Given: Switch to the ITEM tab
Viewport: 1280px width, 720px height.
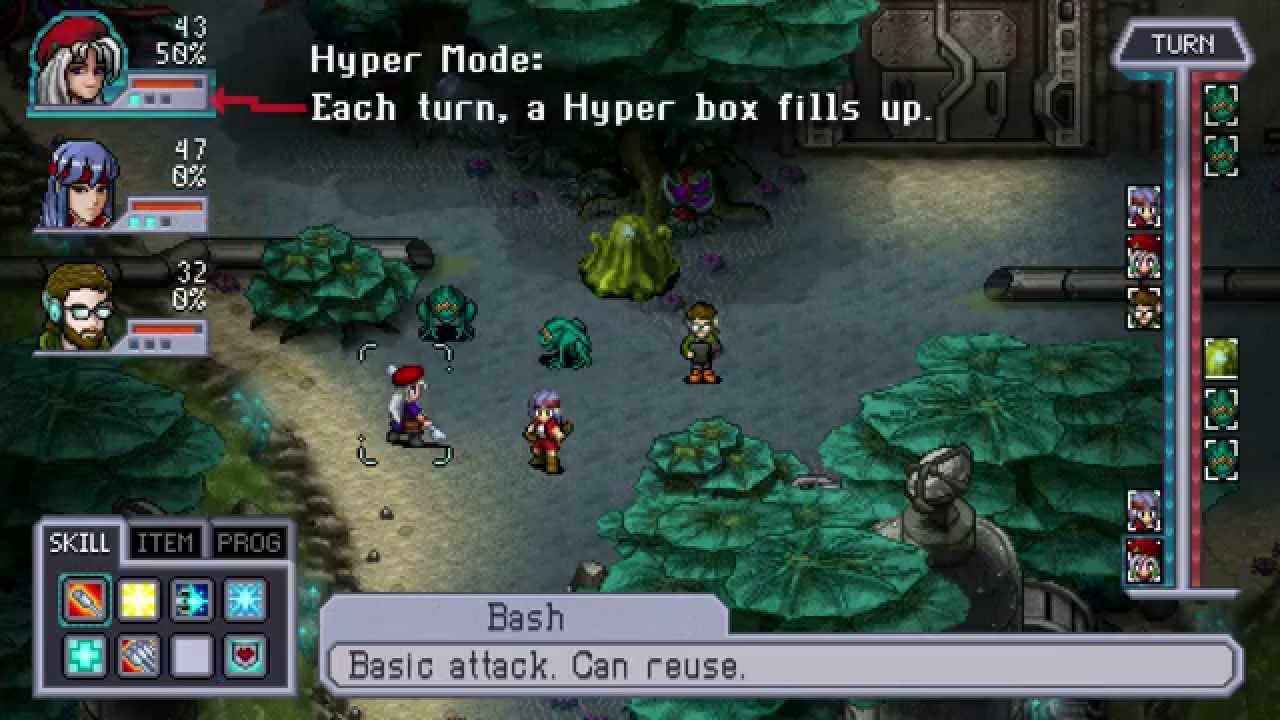Looking at the screenshot, I should point(165,543).
